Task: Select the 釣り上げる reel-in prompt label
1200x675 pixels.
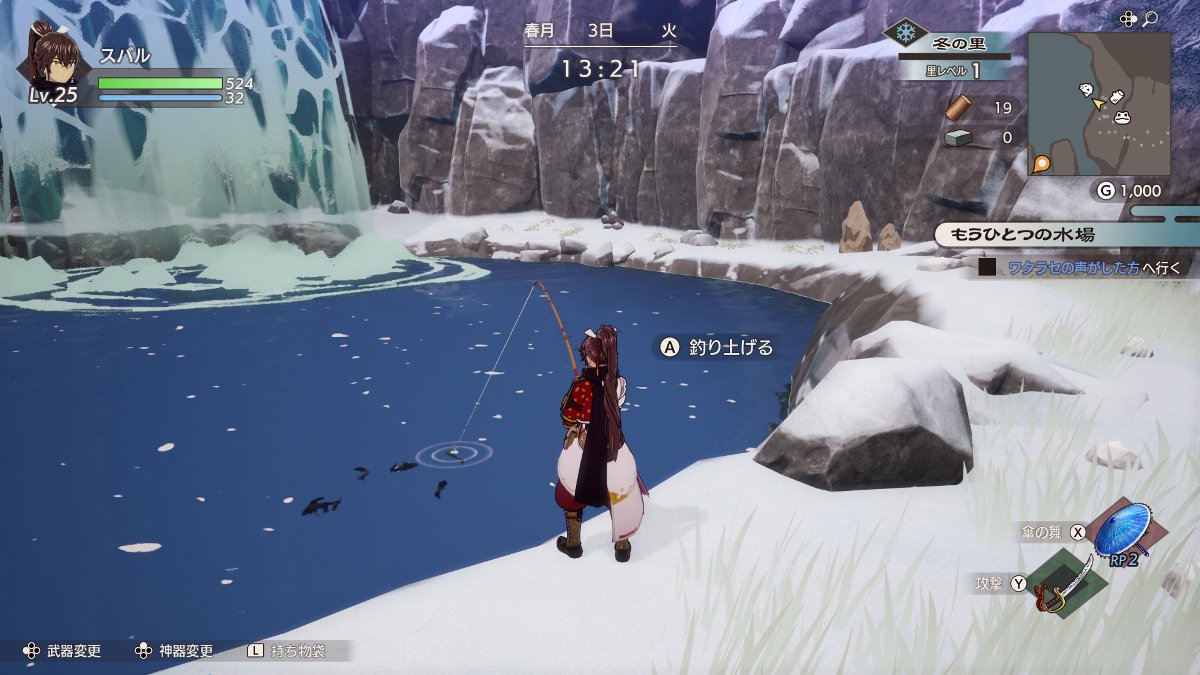Action: [x=731, y=347]
